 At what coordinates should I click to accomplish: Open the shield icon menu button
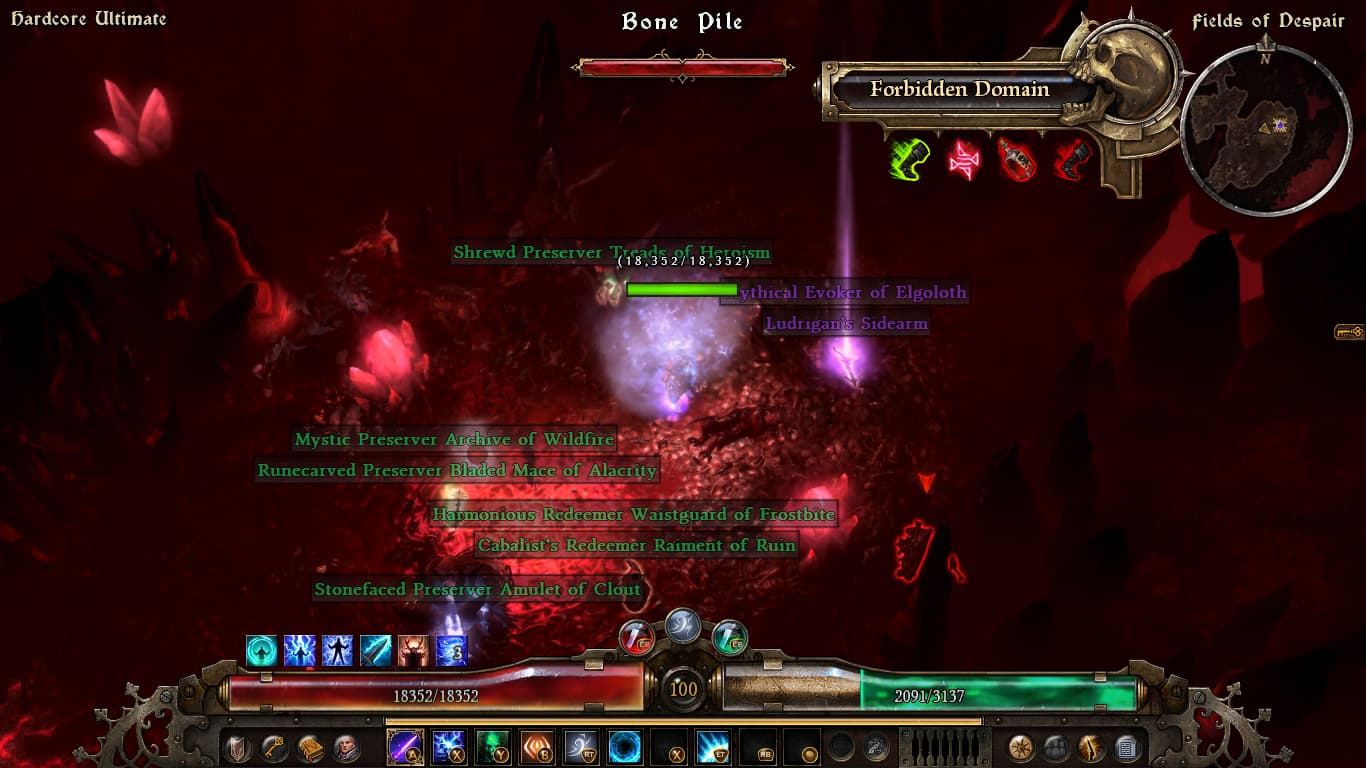238,748
